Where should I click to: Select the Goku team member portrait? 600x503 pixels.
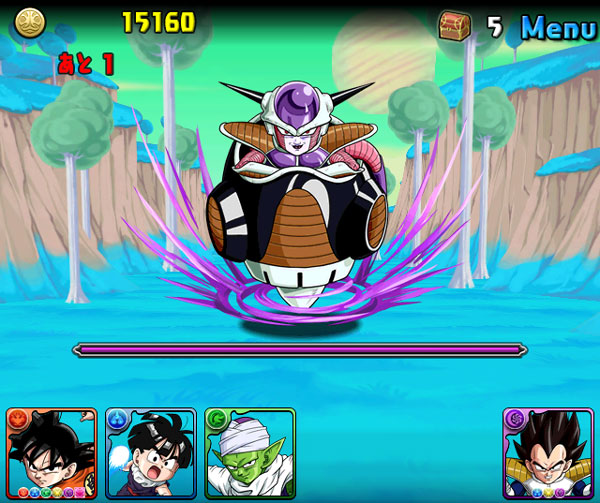[x=51, y=453]
